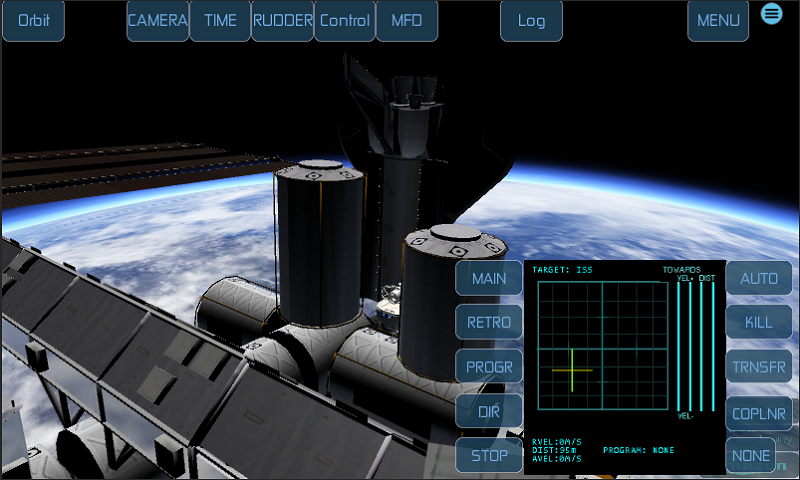Open the Orbit view button
Screen dimensions: 800x480
33,20
